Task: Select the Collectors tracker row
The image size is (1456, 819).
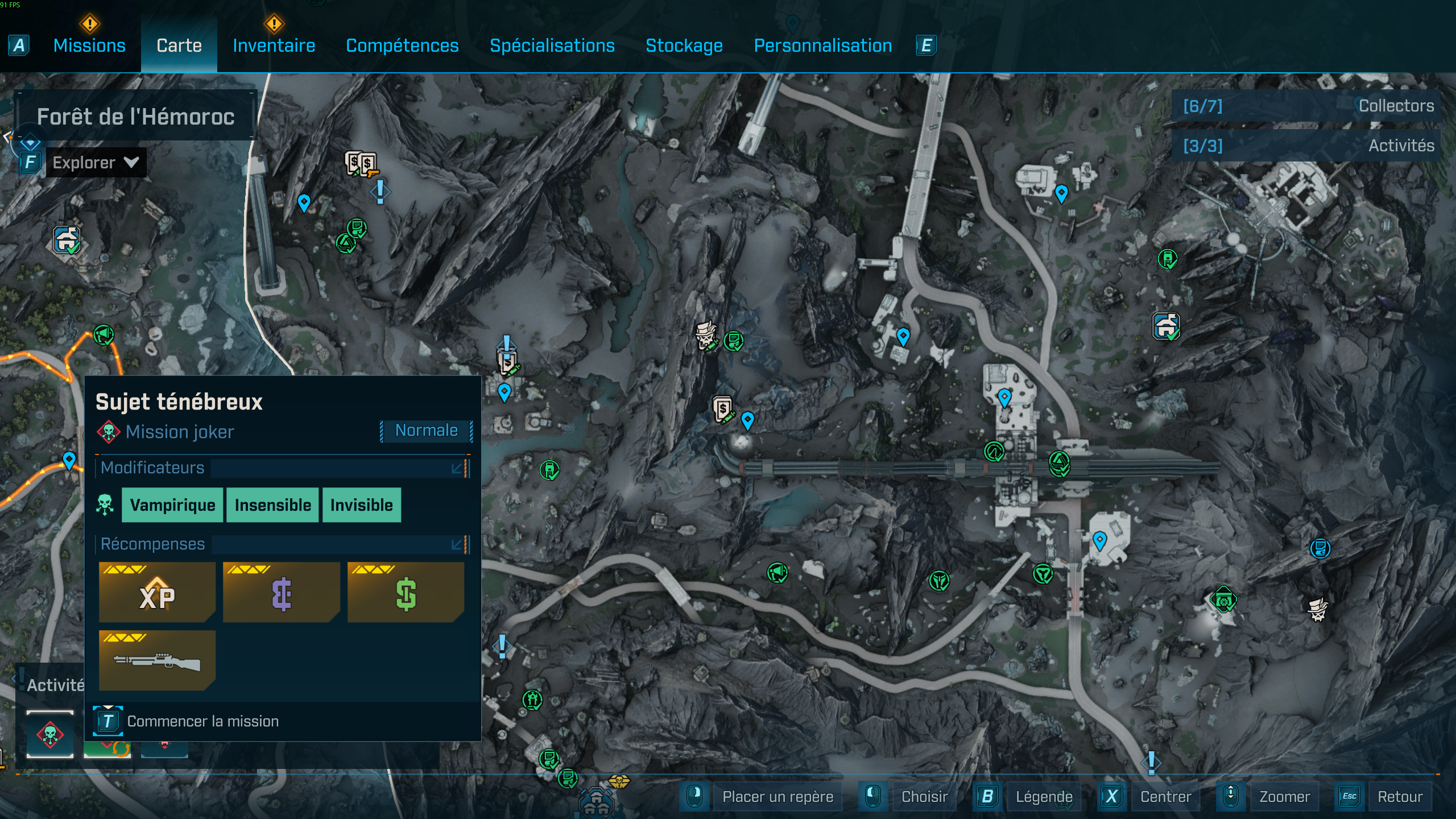Action: 1307,106
